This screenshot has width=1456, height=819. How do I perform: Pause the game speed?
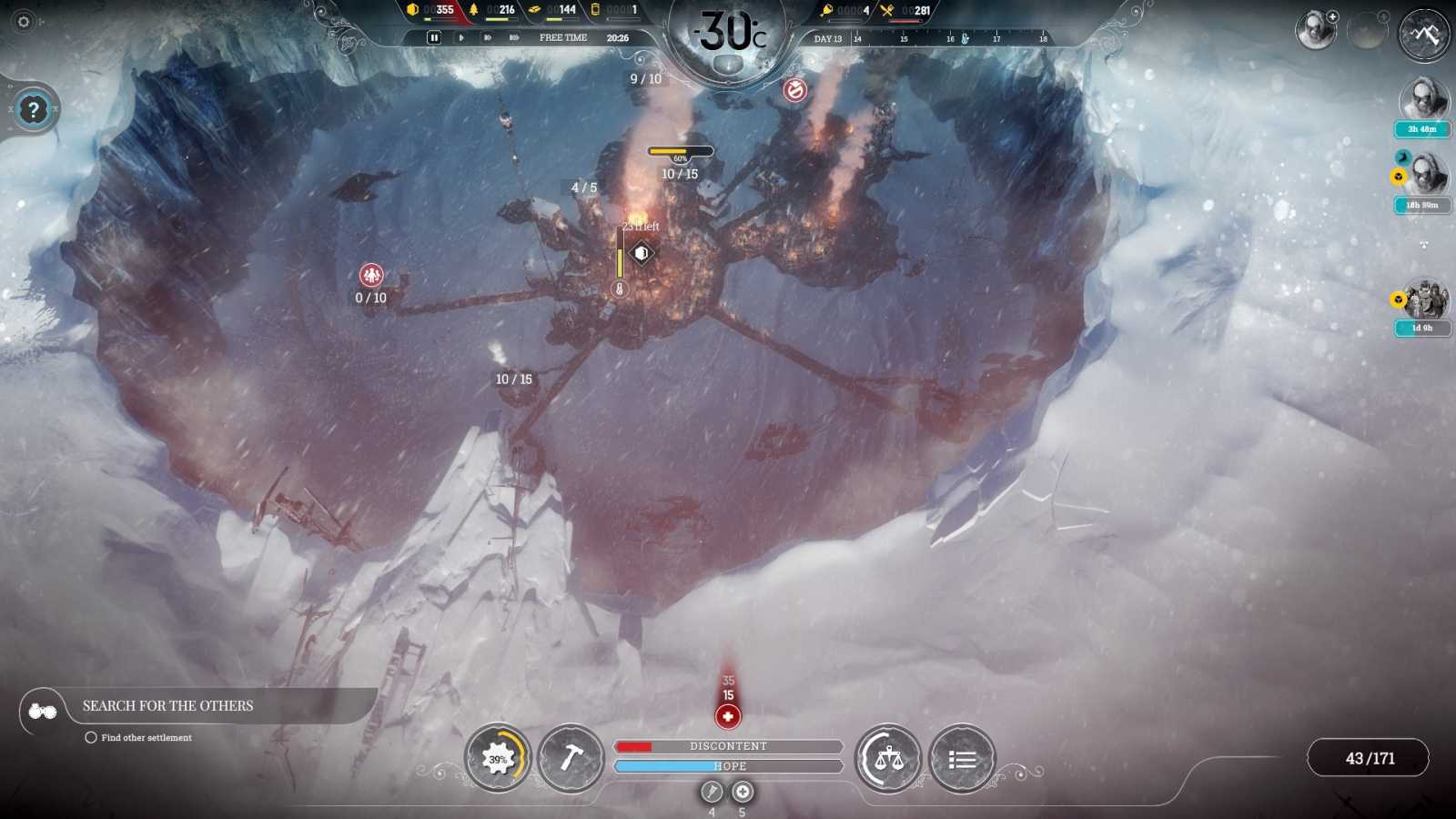pyautogui.click(x=434, y=37)
